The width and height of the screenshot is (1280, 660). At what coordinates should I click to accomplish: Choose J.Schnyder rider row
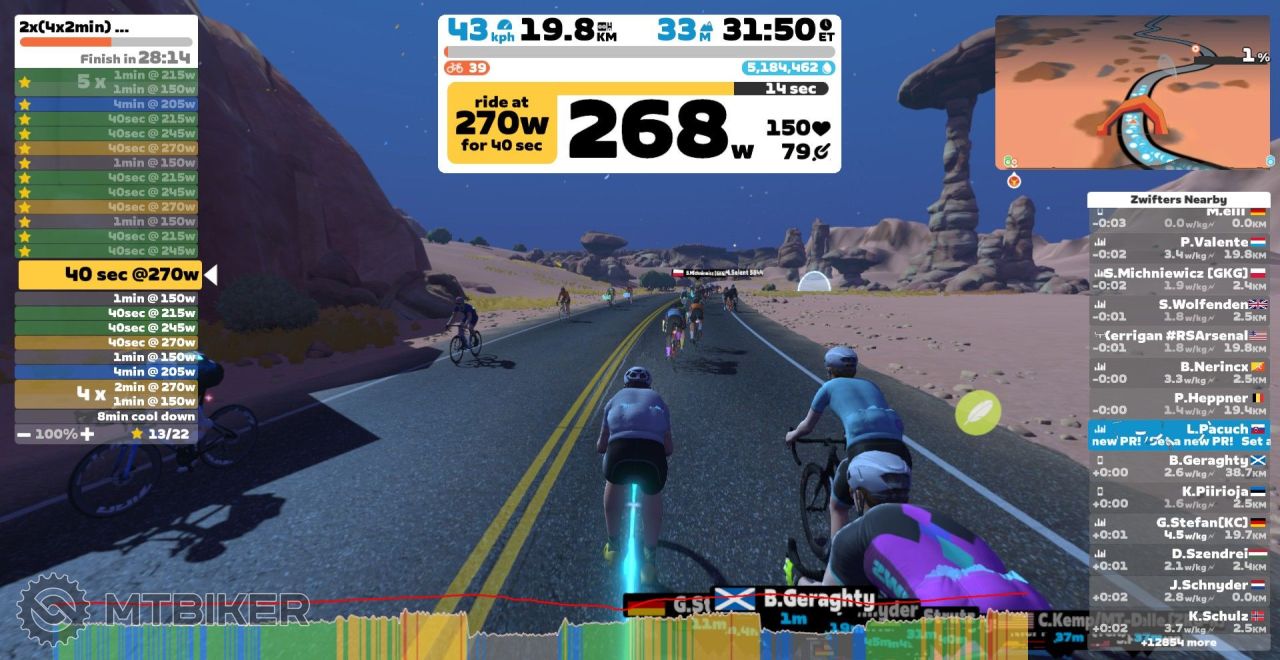coord(1178,590)
